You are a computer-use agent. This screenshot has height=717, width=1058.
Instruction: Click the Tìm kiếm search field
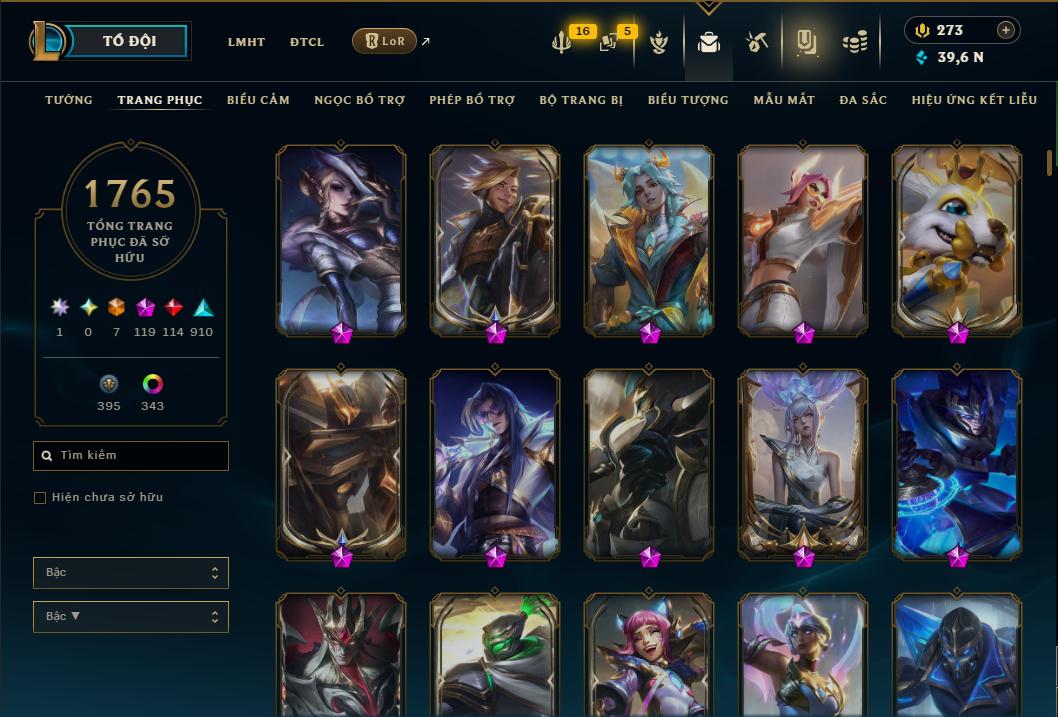[x=131, y=456]
